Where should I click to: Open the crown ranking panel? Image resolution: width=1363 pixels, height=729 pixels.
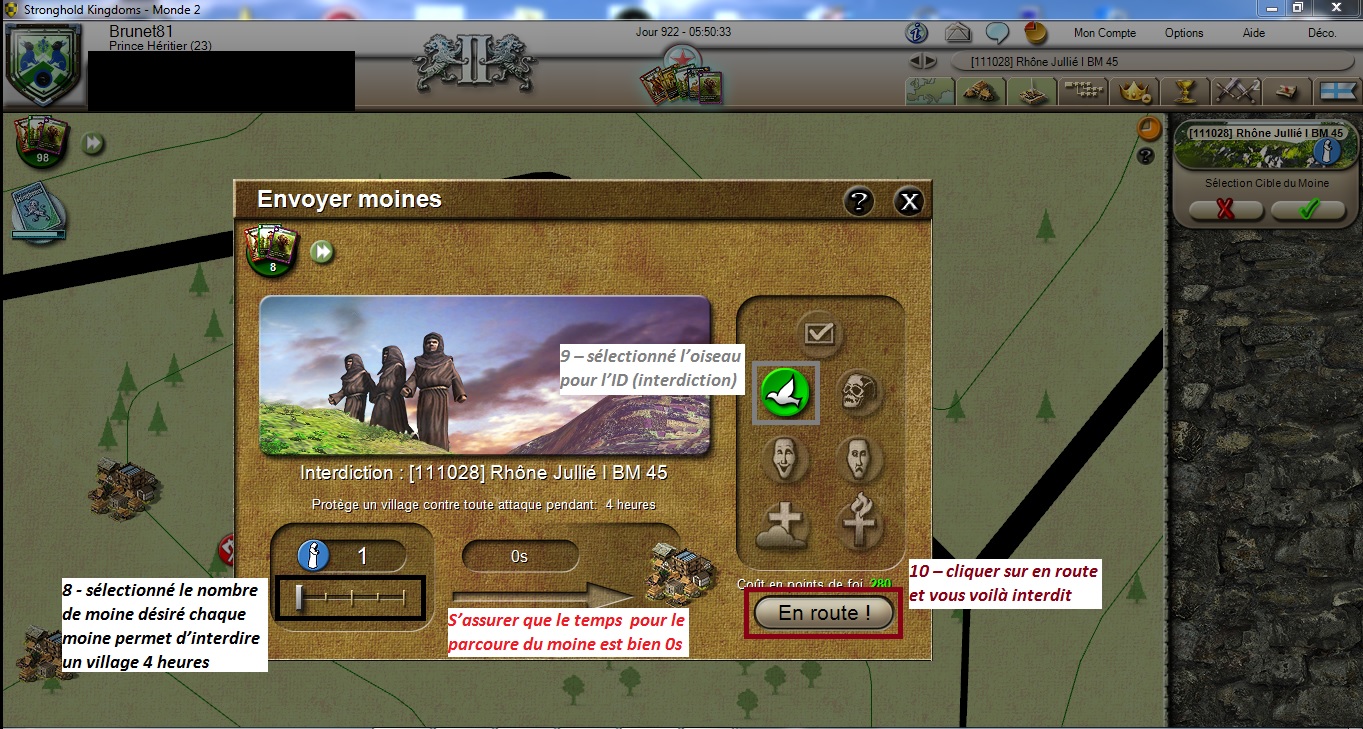tap(1134, 91)
